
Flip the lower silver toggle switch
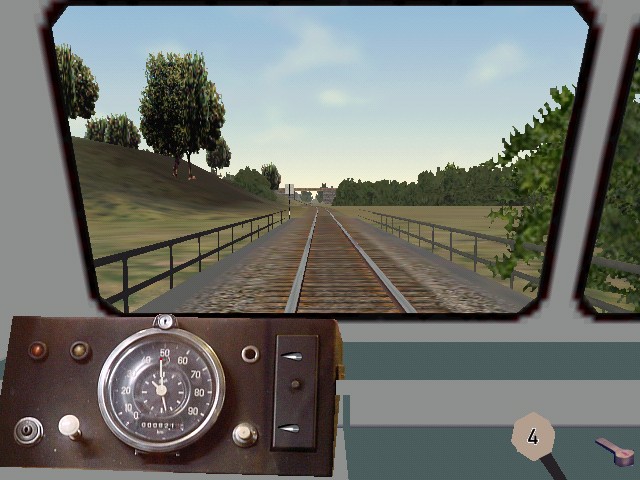[291, 429]
